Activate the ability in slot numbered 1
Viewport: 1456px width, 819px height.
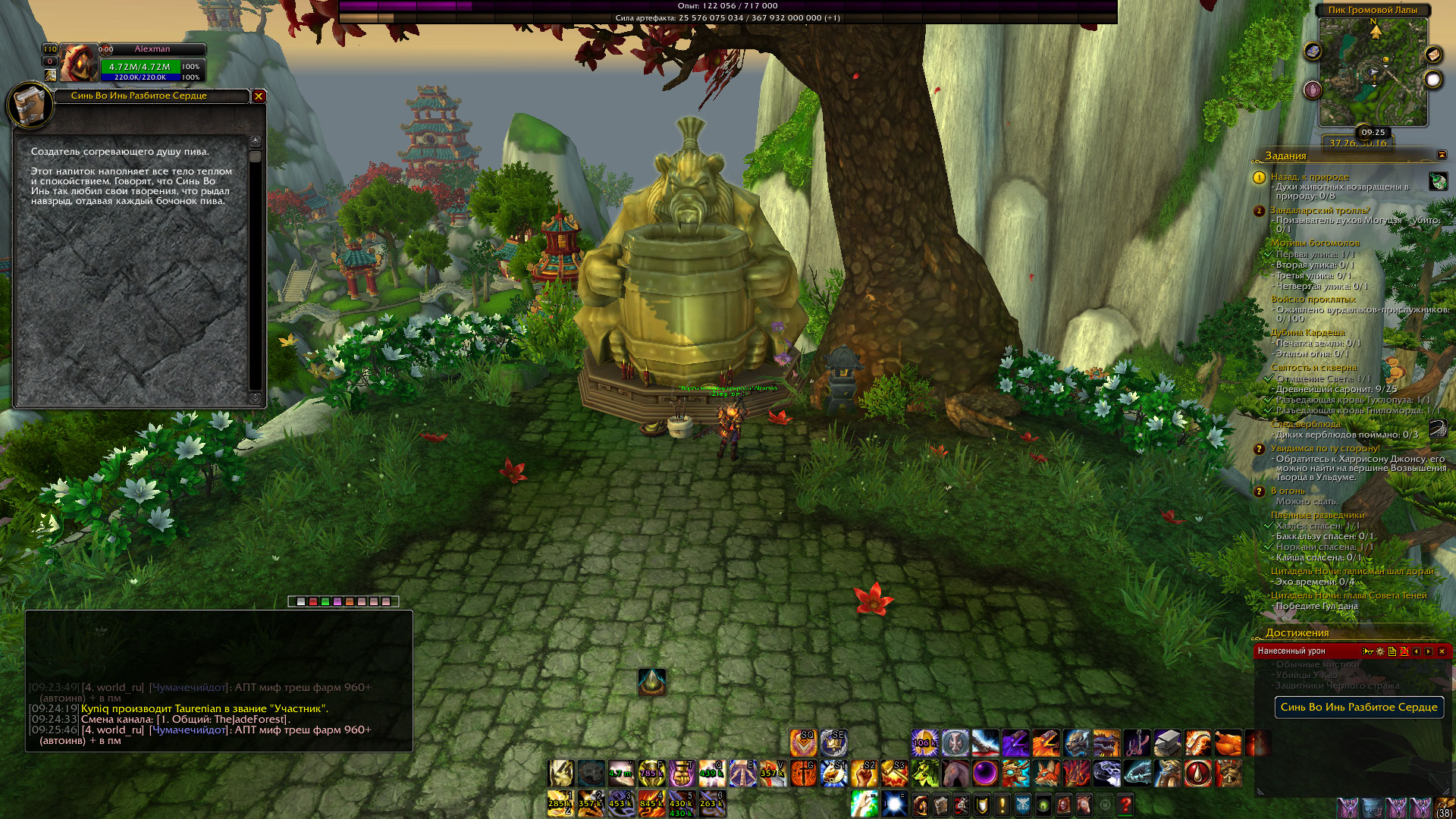(560, 803)
